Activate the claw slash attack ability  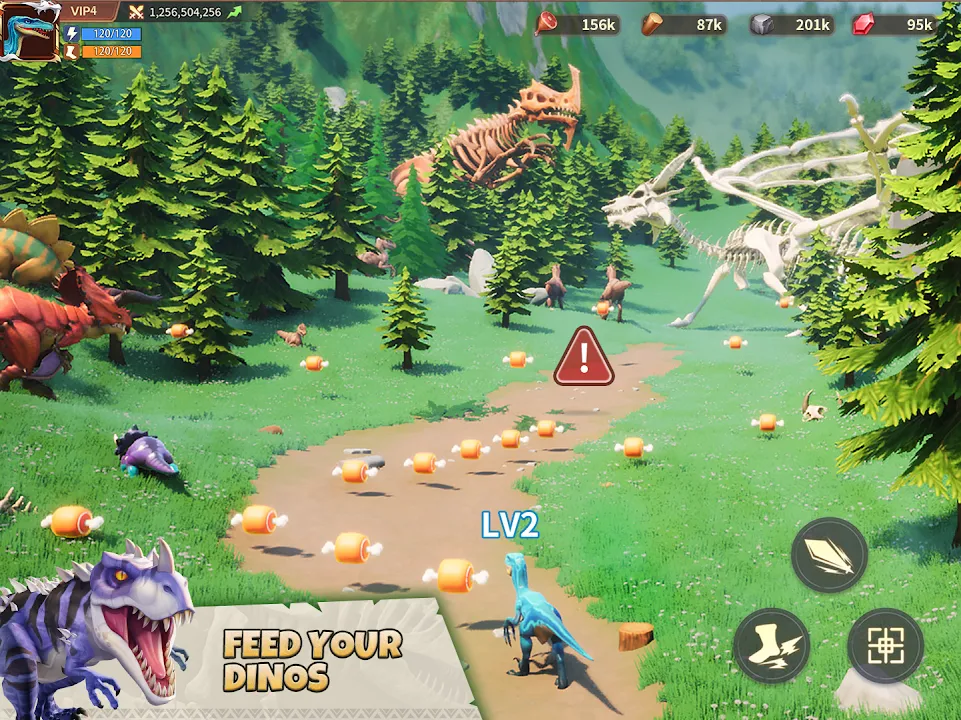point(829,556)
